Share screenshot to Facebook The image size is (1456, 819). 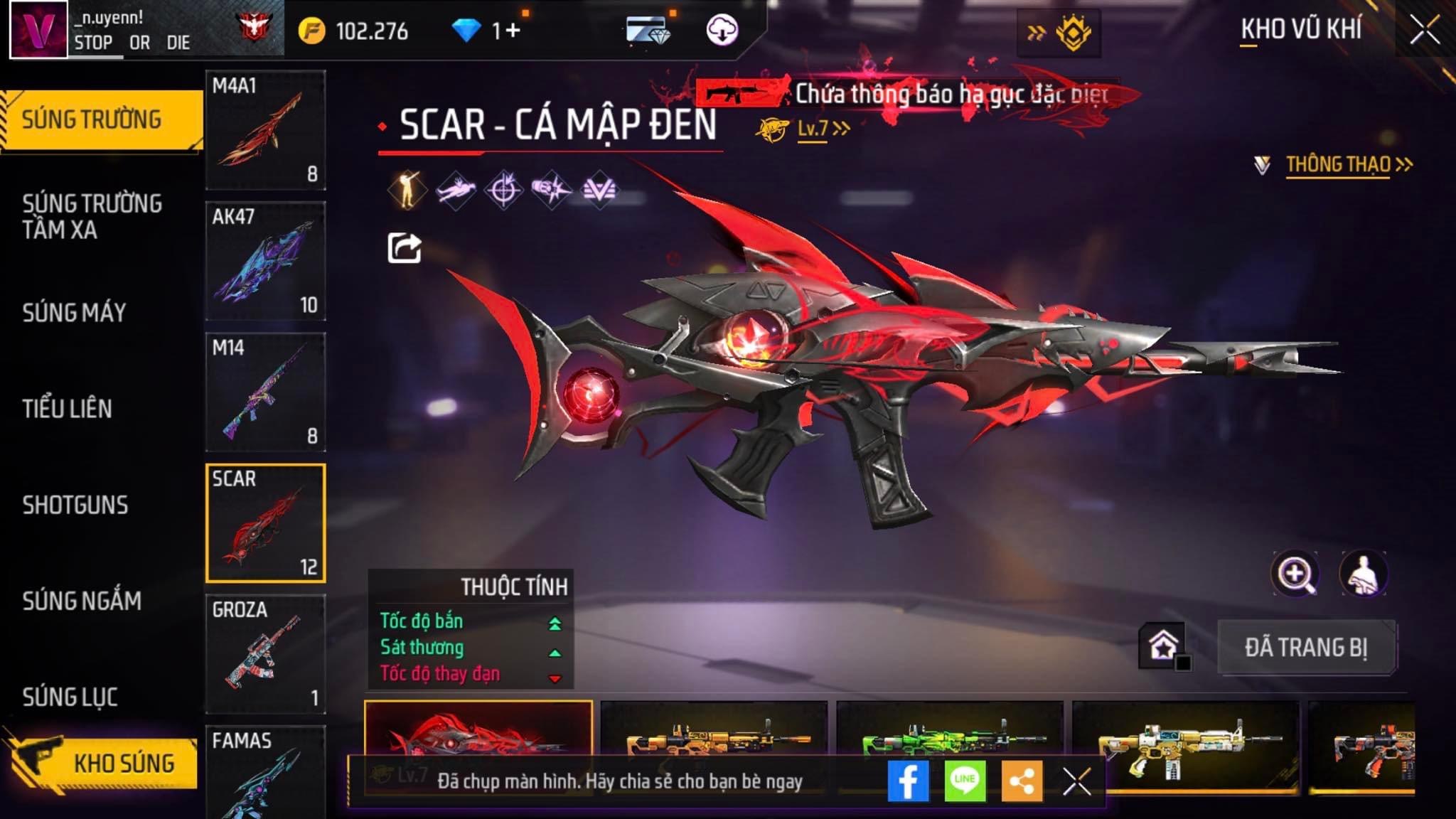point(908,781)
